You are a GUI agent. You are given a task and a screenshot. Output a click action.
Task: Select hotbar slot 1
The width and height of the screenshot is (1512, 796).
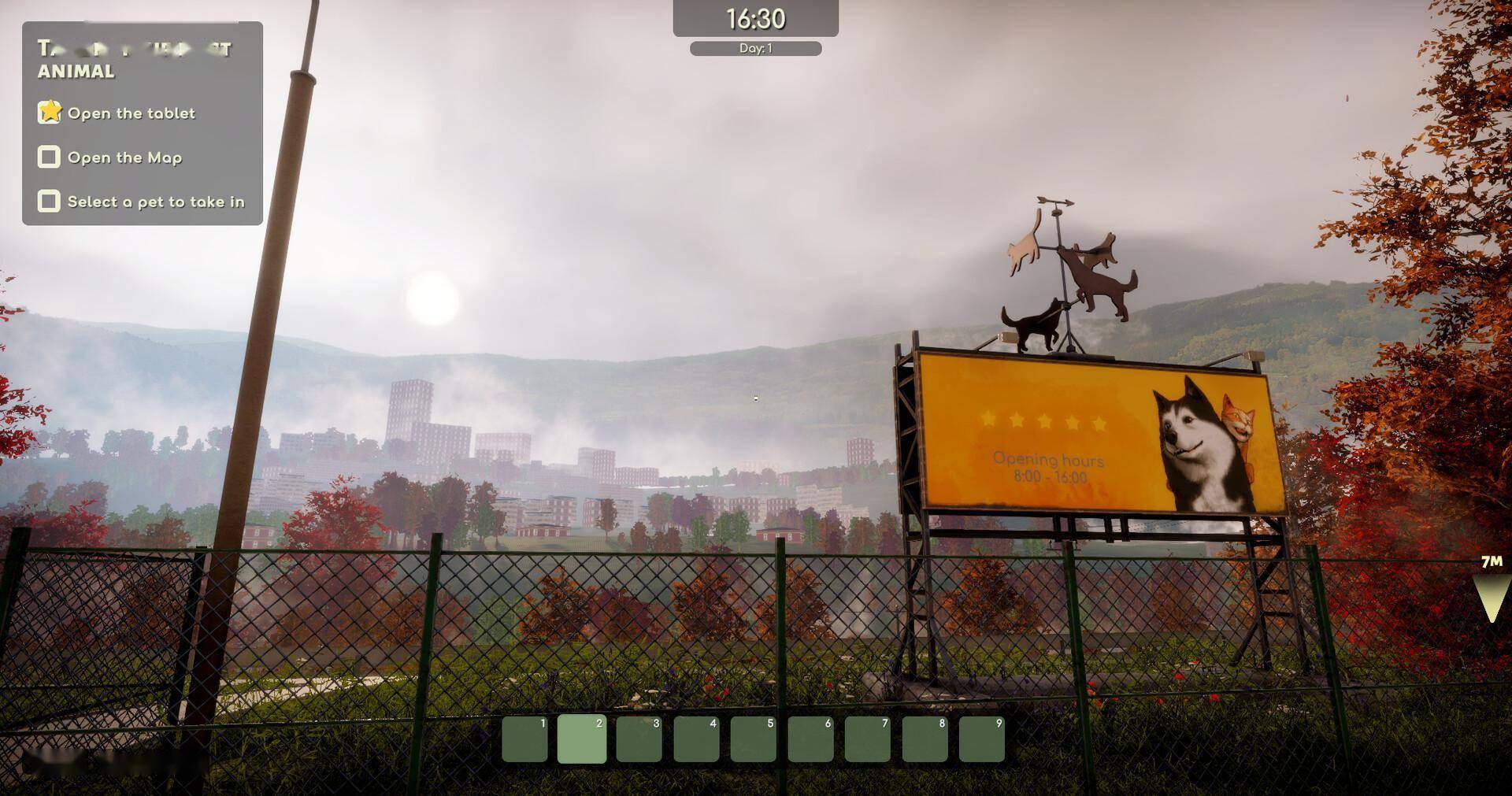(x=524, y=739)
